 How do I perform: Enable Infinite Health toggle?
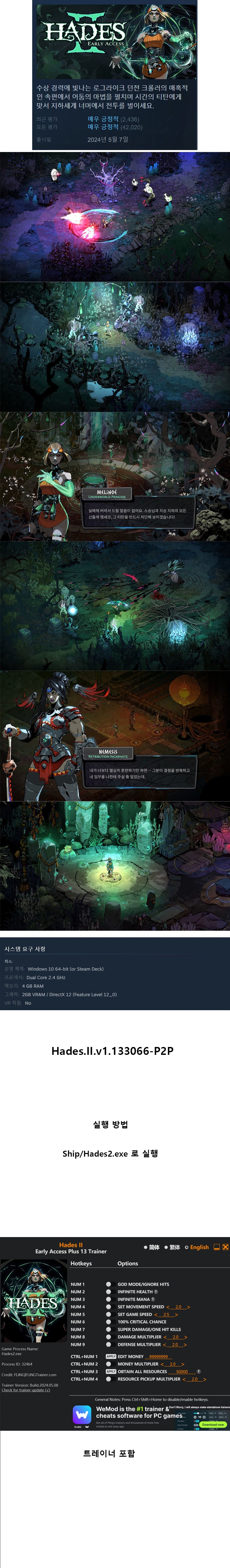coord(108,1292)
